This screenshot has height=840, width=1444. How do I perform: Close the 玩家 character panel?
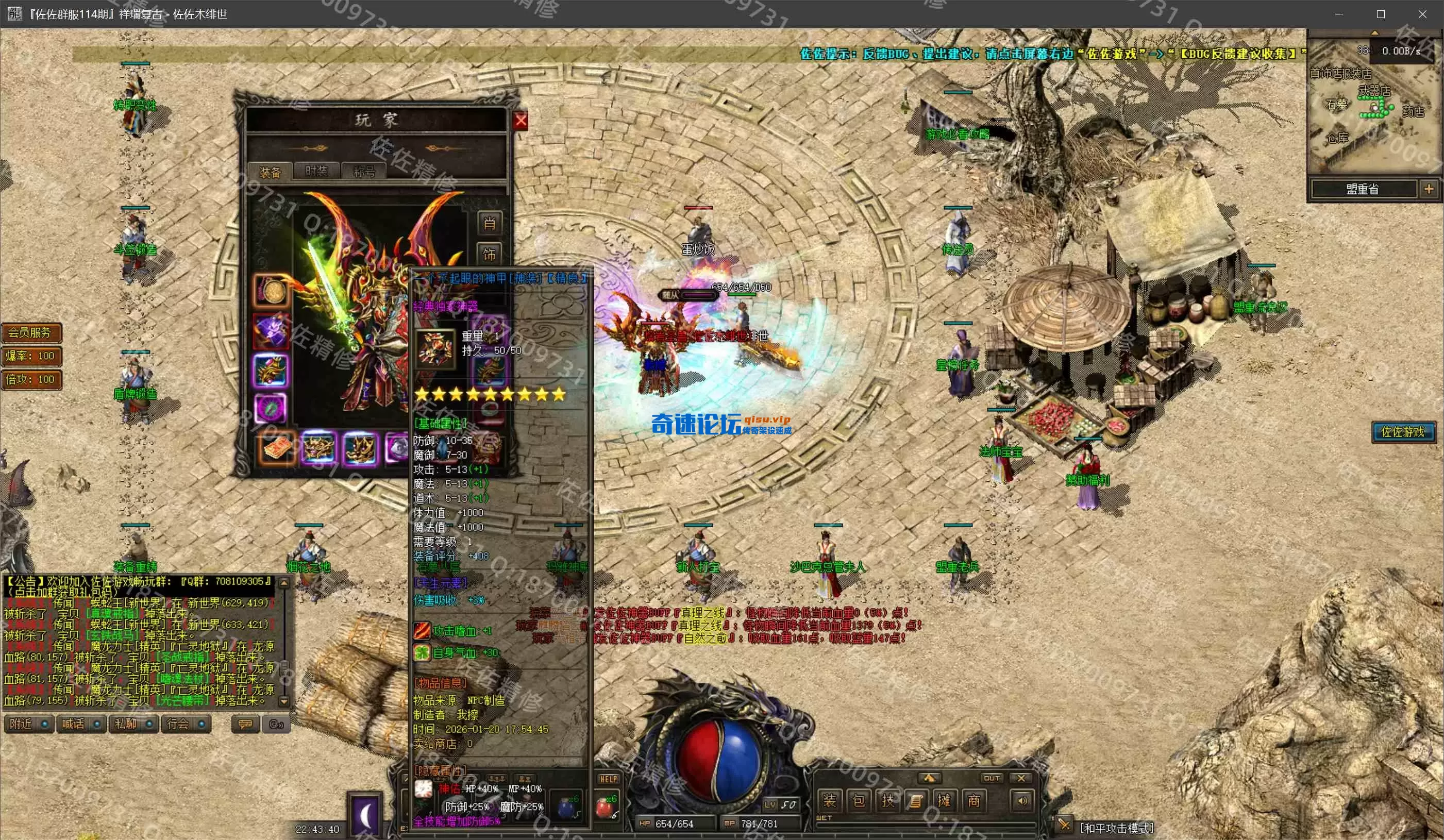520,121
